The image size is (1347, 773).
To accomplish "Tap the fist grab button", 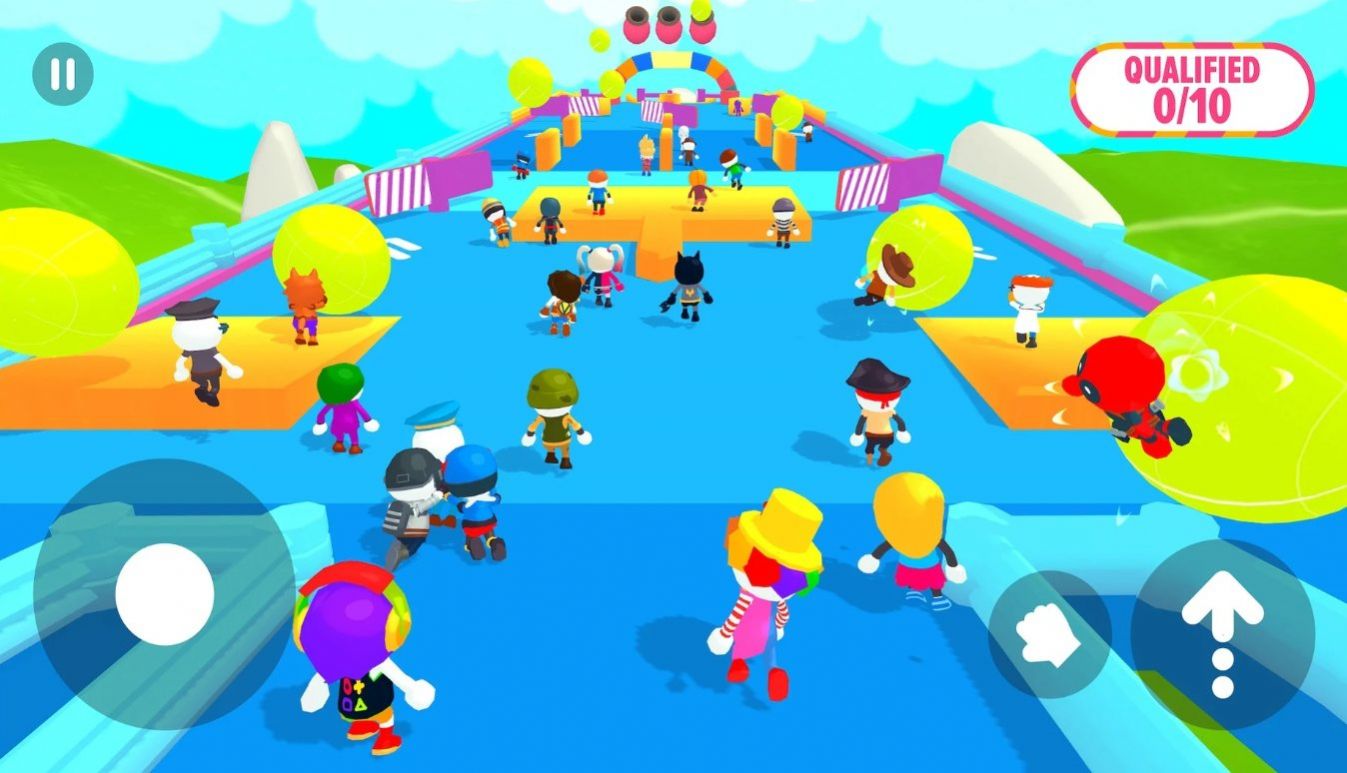I will (1049, 633).
